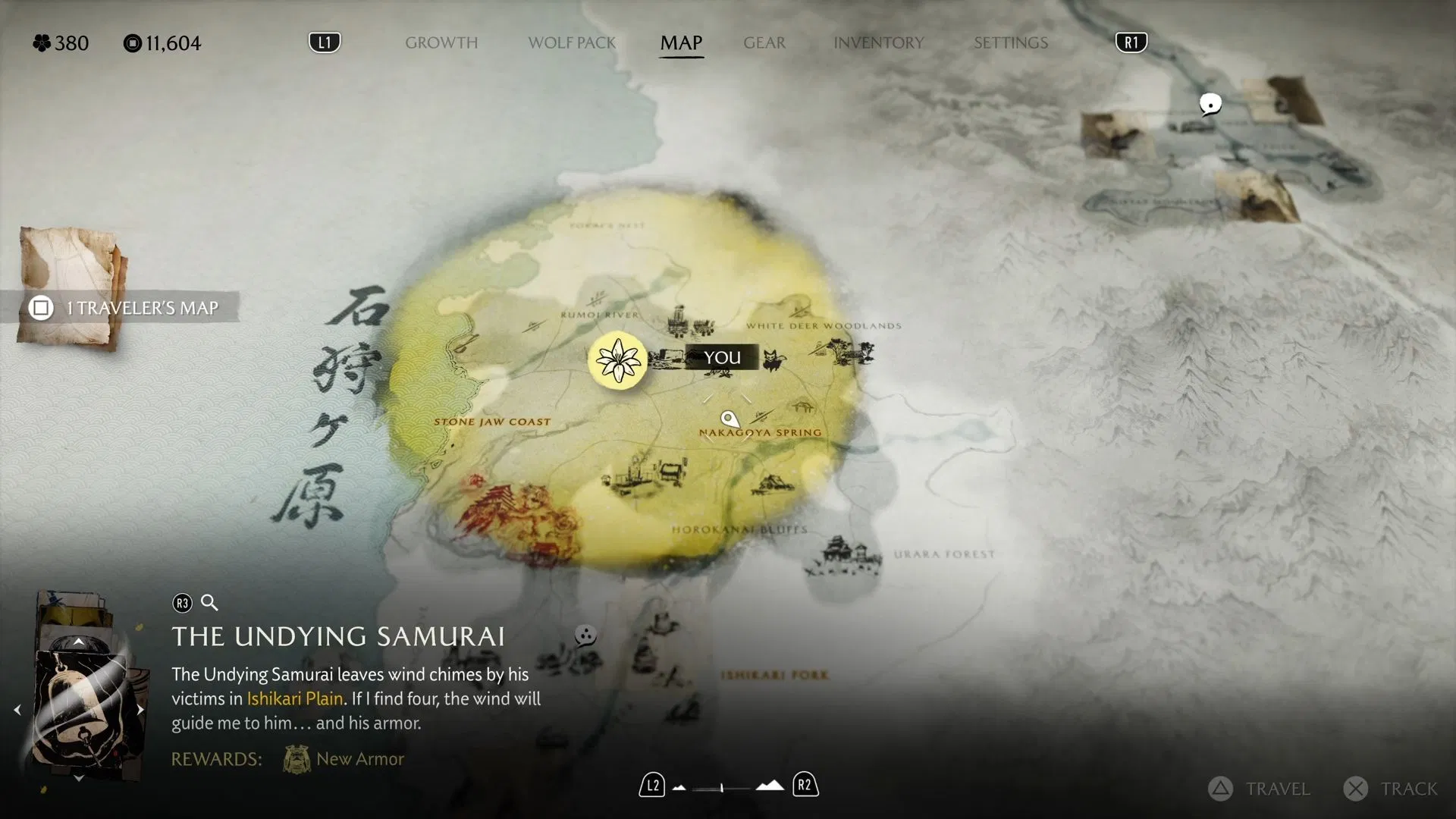Viewport: 1456px width, 819px height.
Task: Advance quests using the right chevron arrow
Action: coord(140,711)
